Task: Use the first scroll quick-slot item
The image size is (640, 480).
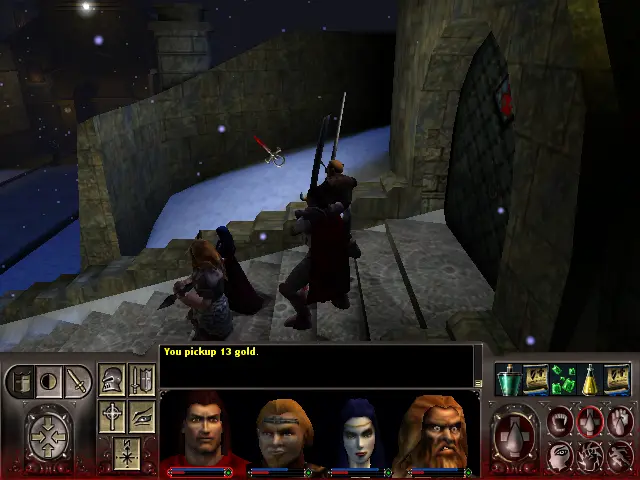Action: [x=535, y=379]
